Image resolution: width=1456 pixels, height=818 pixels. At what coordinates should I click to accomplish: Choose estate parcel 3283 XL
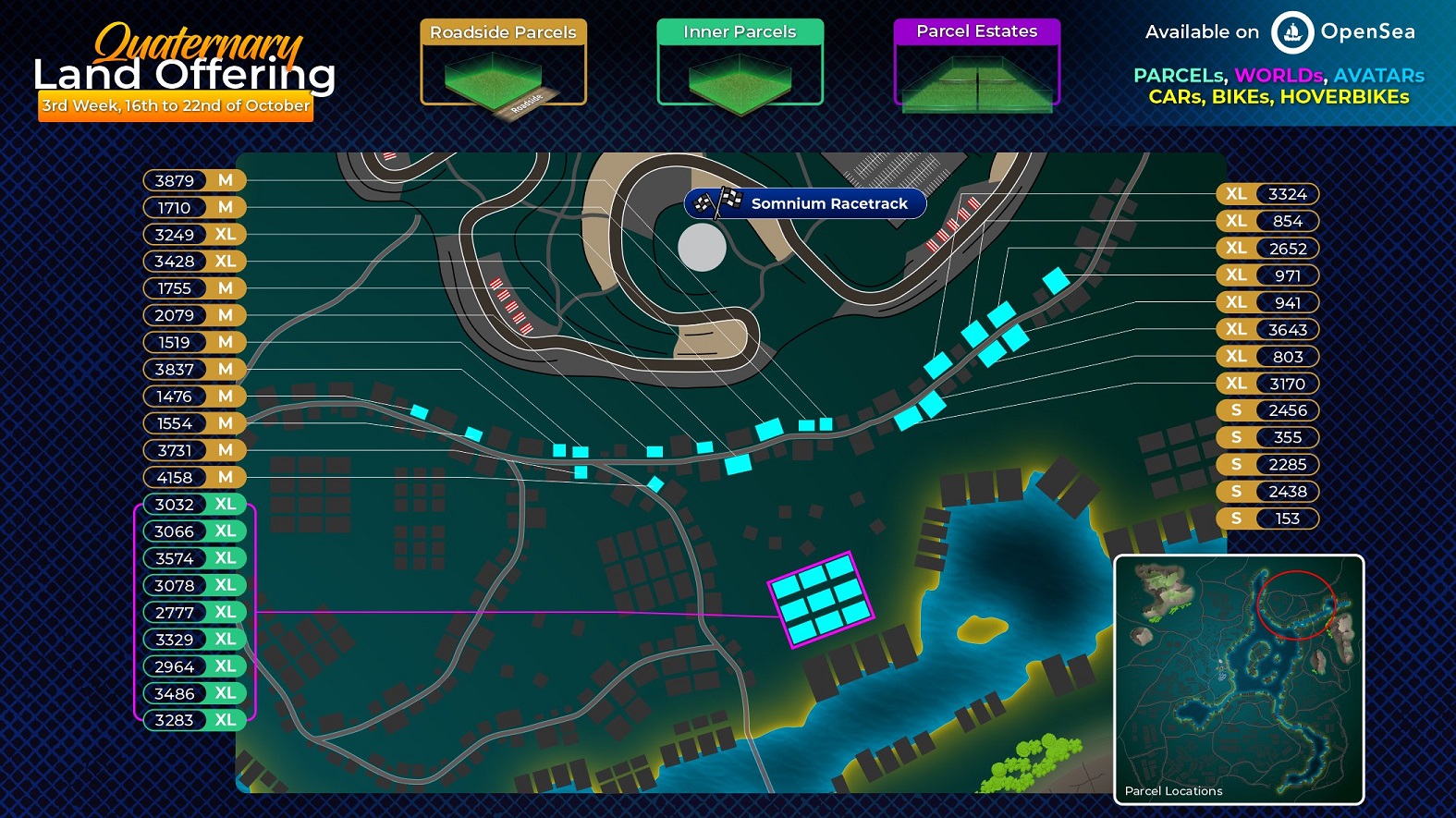pos(194,720)
